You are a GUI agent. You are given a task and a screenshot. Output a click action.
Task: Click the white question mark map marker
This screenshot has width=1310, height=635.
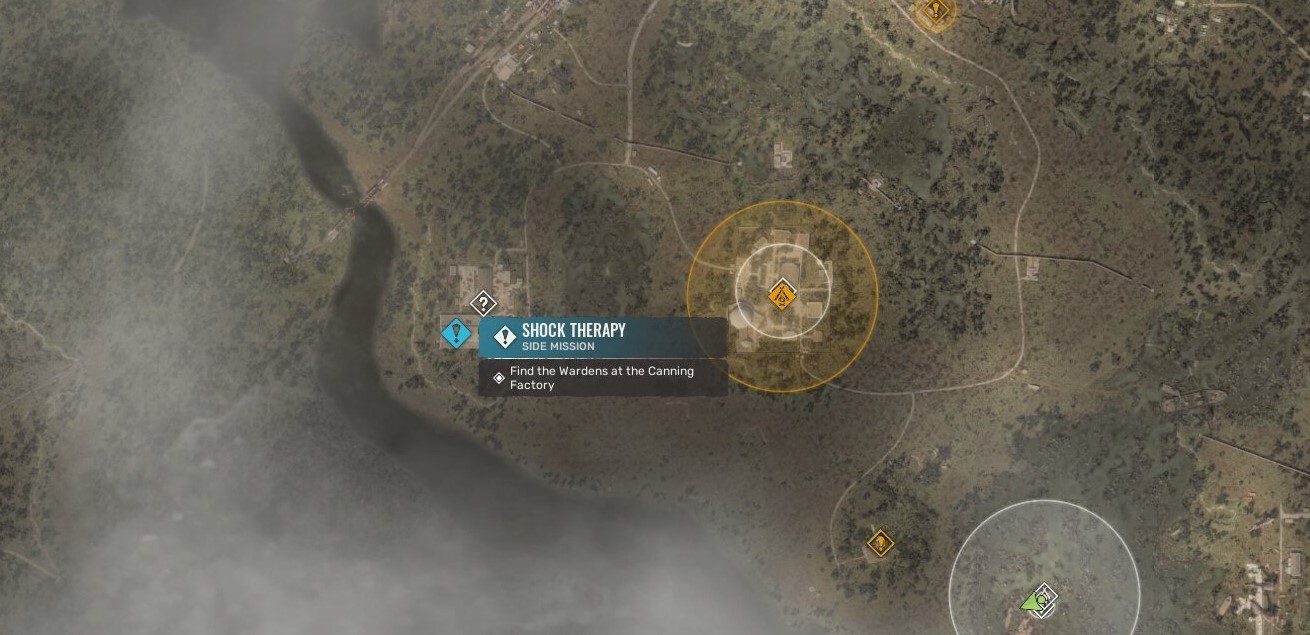click(x=483, y=303)
